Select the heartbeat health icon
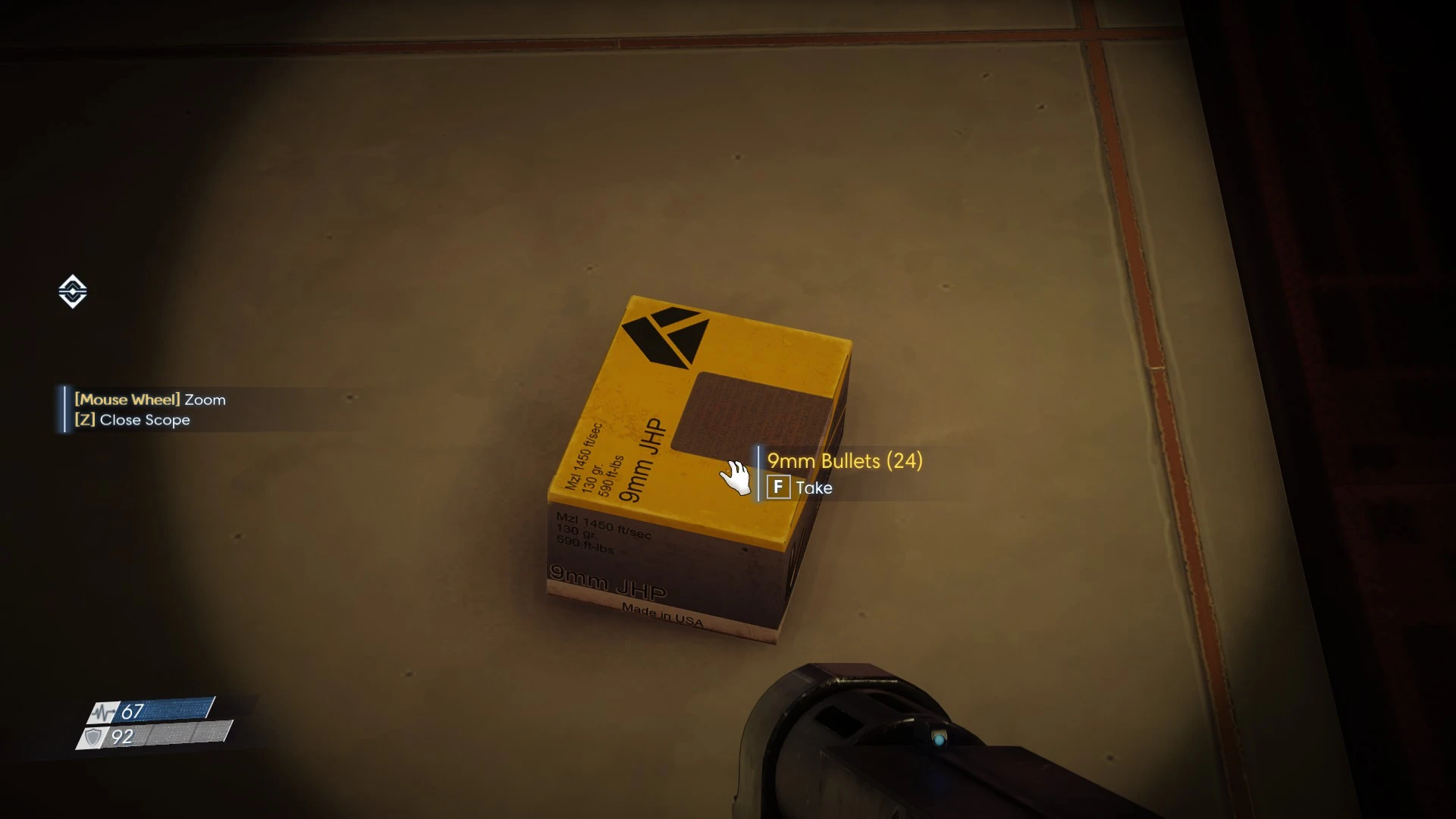The width and height of the screenshot is (1456, 819). point(102,713)
